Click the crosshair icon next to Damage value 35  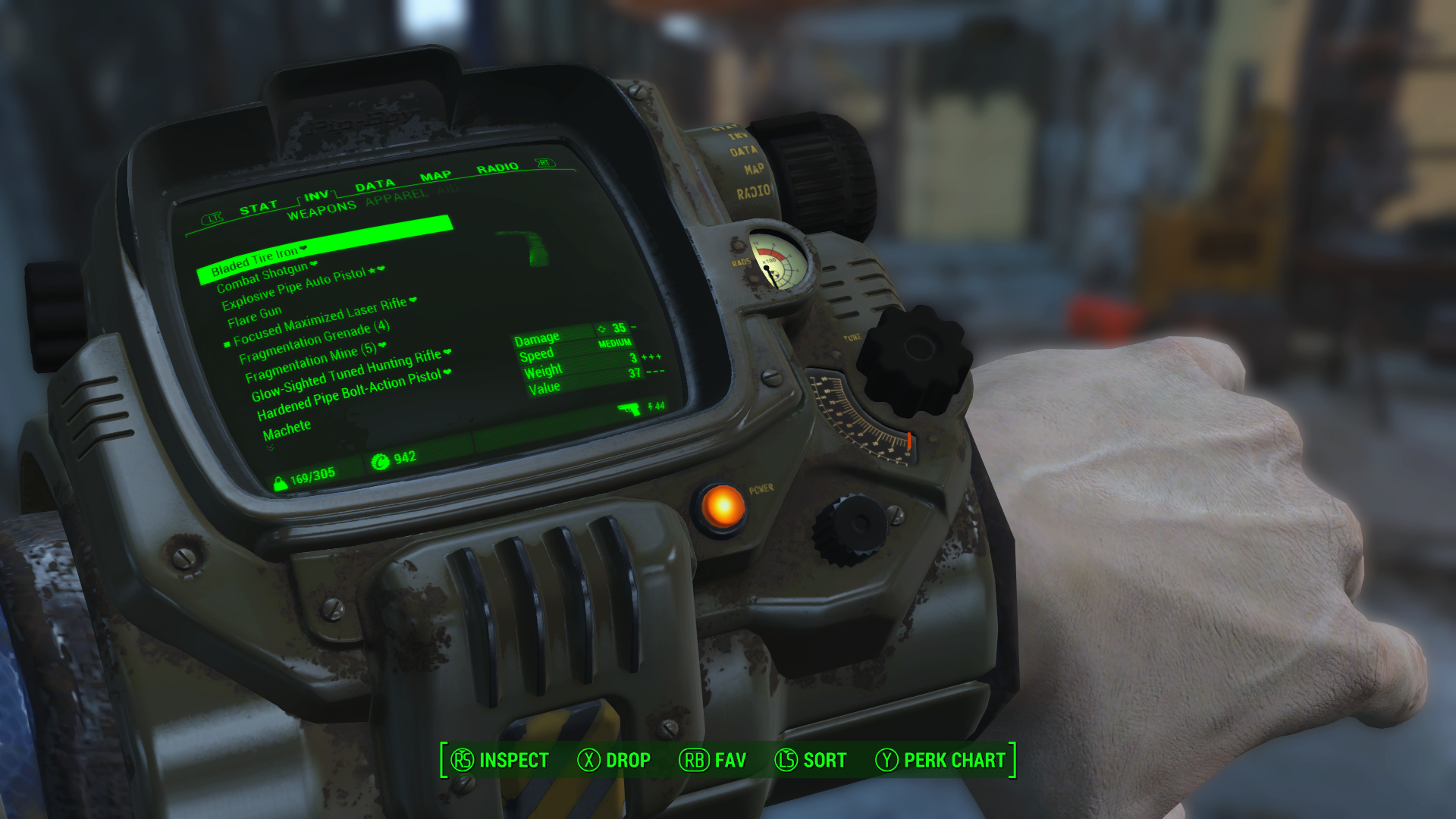[x=601, y=328]
